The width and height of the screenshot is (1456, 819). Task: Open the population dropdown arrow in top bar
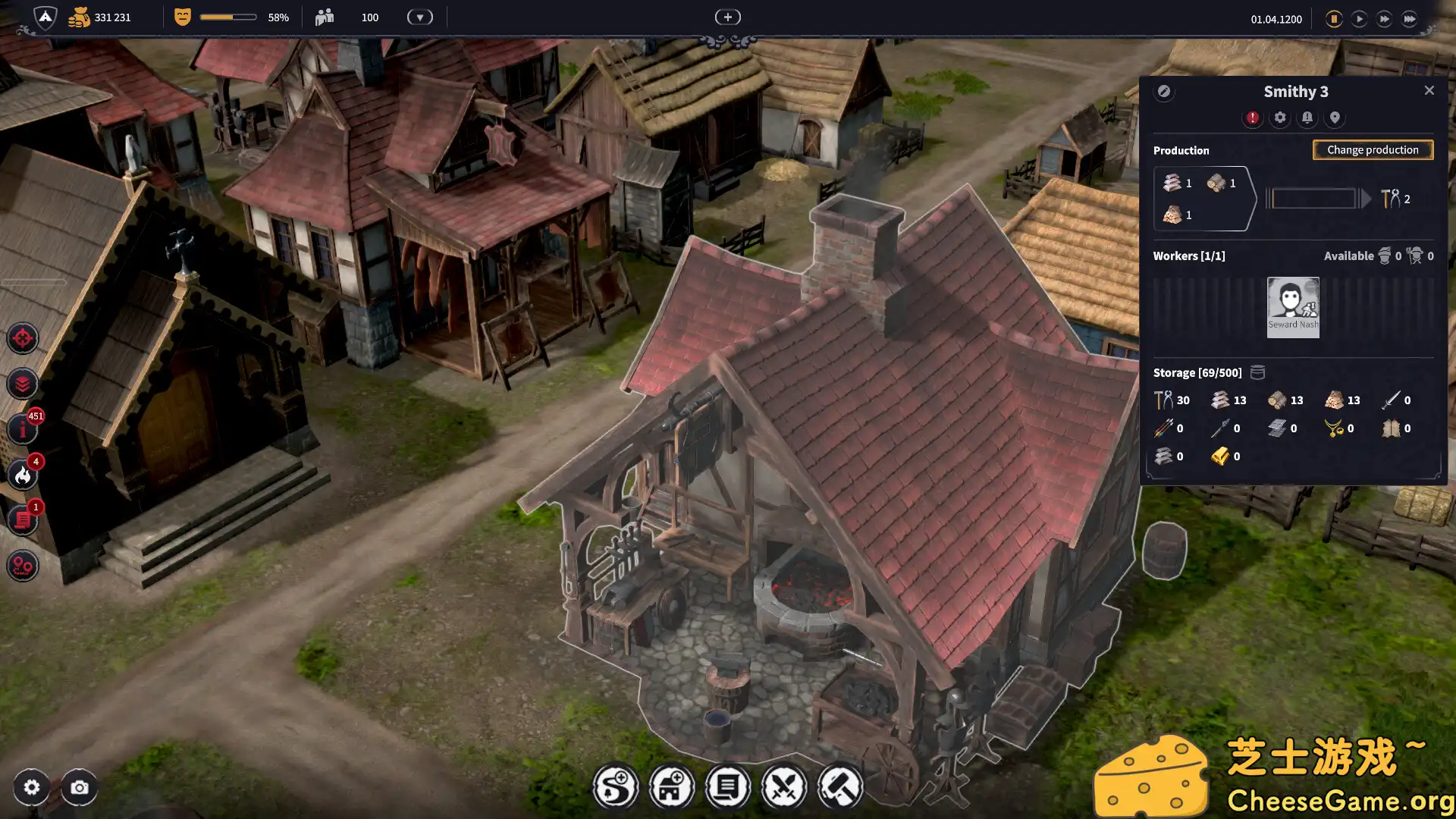tap(419, 17)
